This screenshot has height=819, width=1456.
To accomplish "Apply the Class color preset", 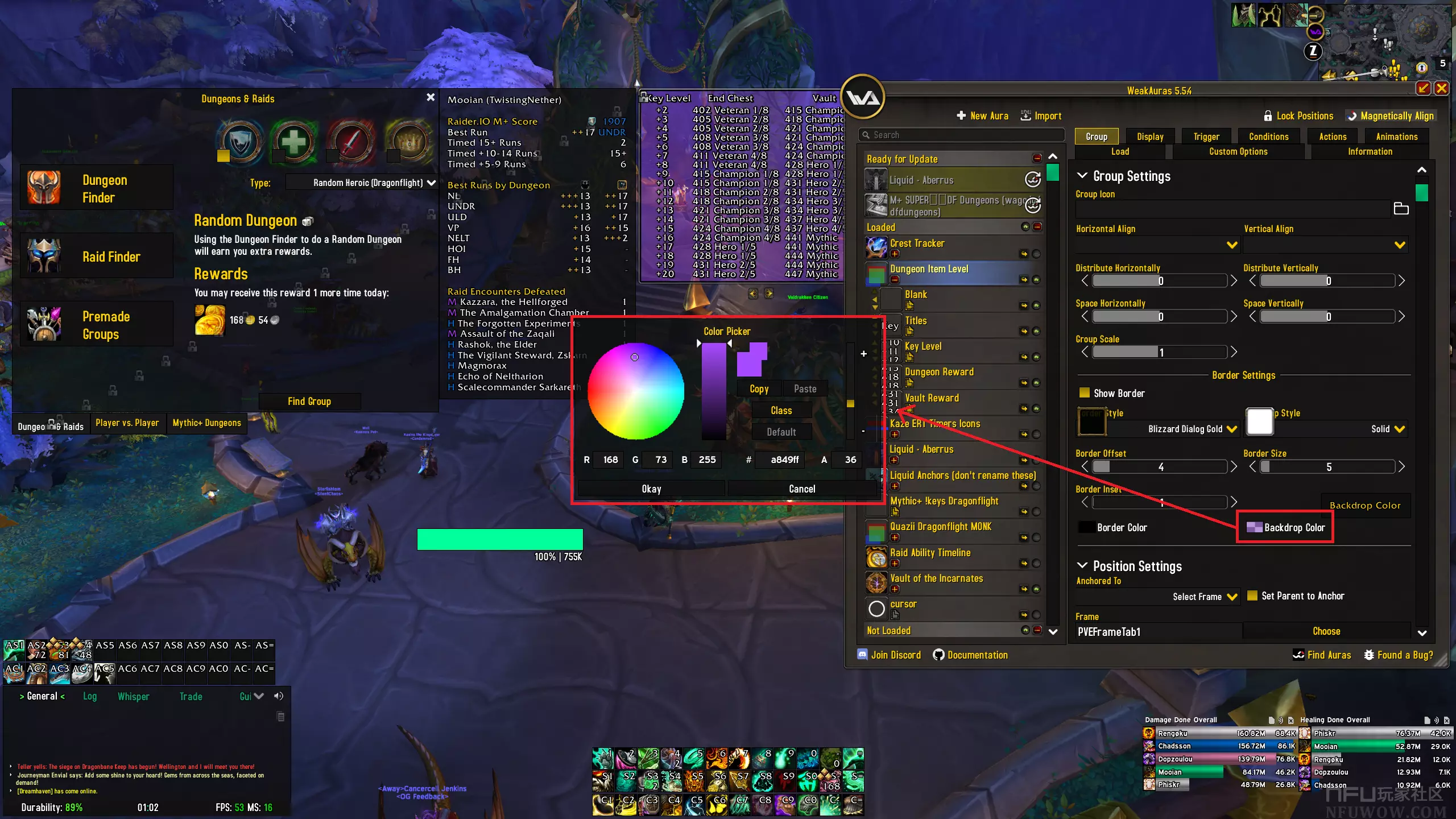I will [x=781, y=411].
